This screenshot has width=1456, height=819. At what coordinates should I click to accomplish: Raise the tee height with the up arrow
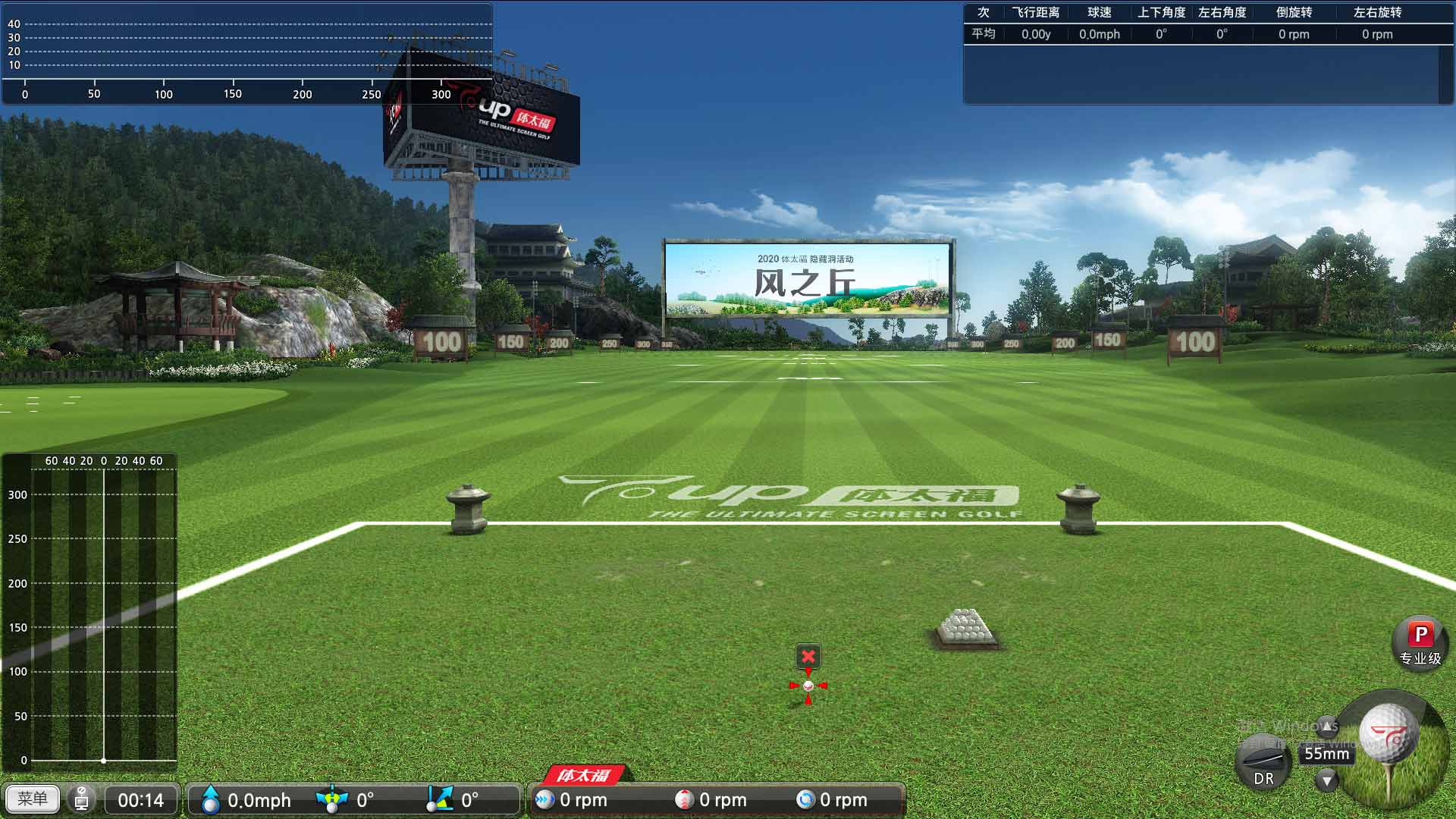pos(1326,726)
